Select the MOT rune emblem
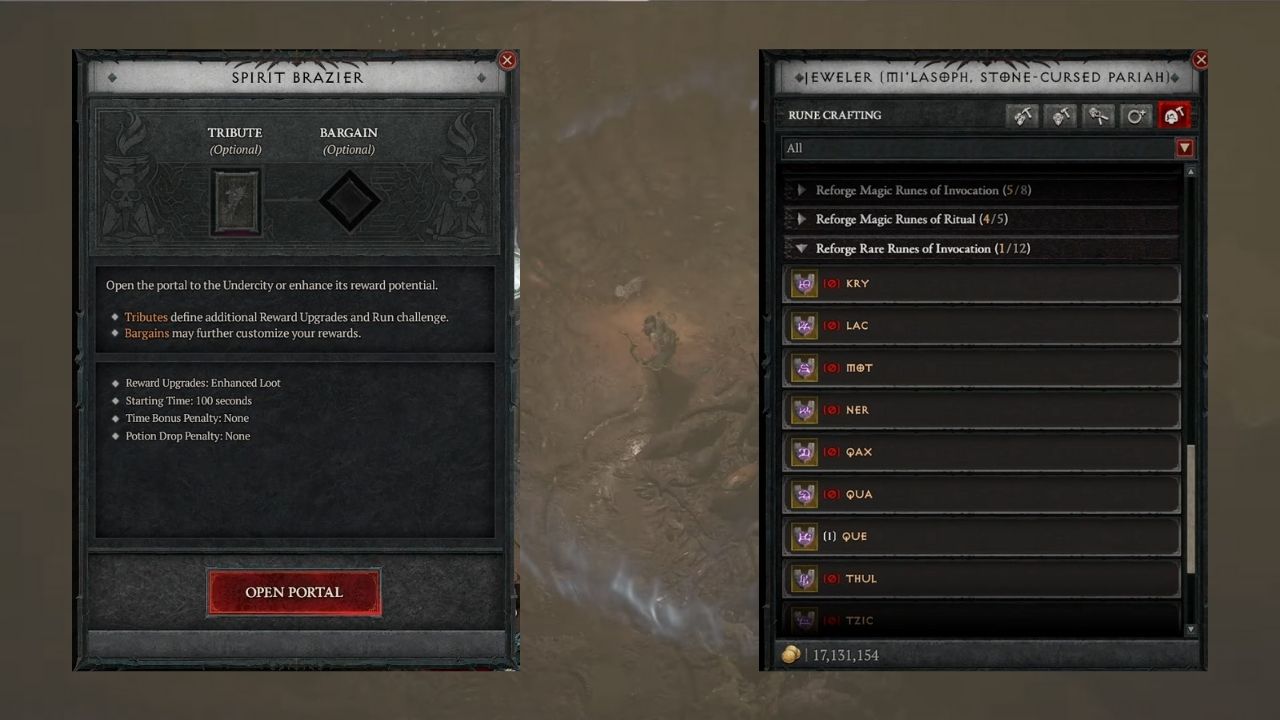The image size is (1280, 720). pos(805,367)
